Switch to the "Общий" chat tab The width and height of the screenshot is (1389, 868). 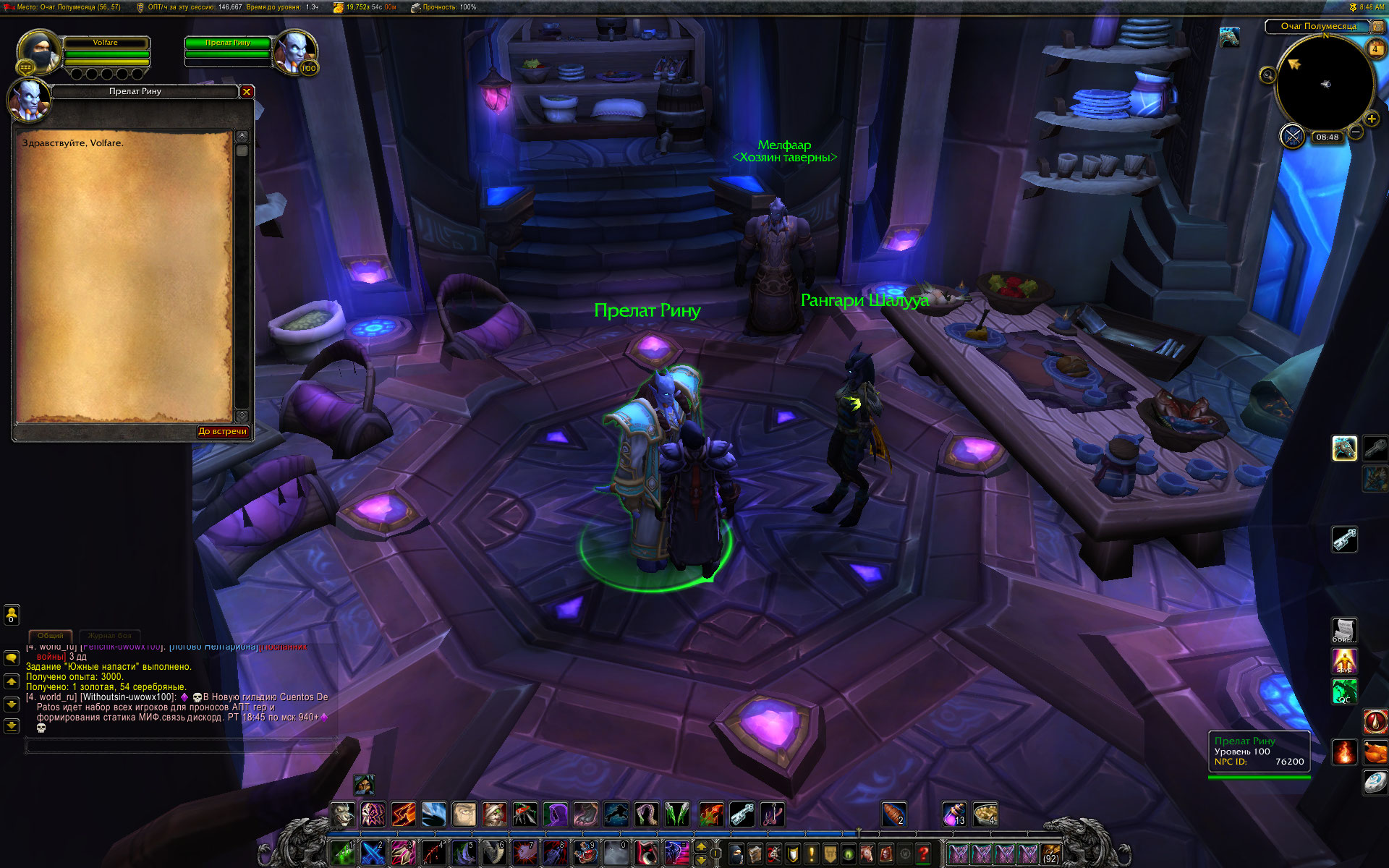pos(51,636)
